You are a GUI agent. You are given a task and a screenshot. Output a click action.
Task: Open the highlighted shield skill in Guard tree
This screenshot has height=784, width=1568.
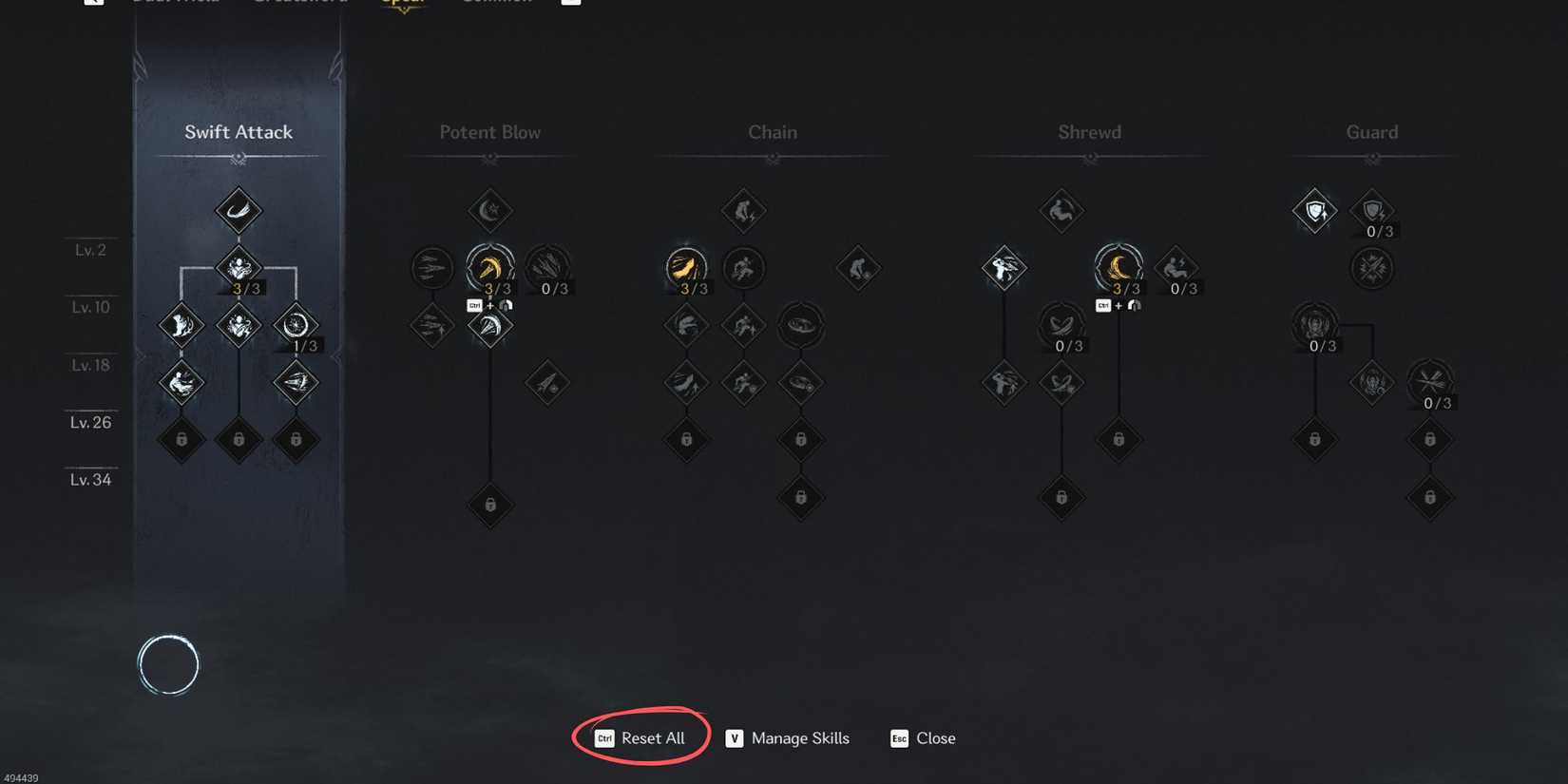(1314, 210)
